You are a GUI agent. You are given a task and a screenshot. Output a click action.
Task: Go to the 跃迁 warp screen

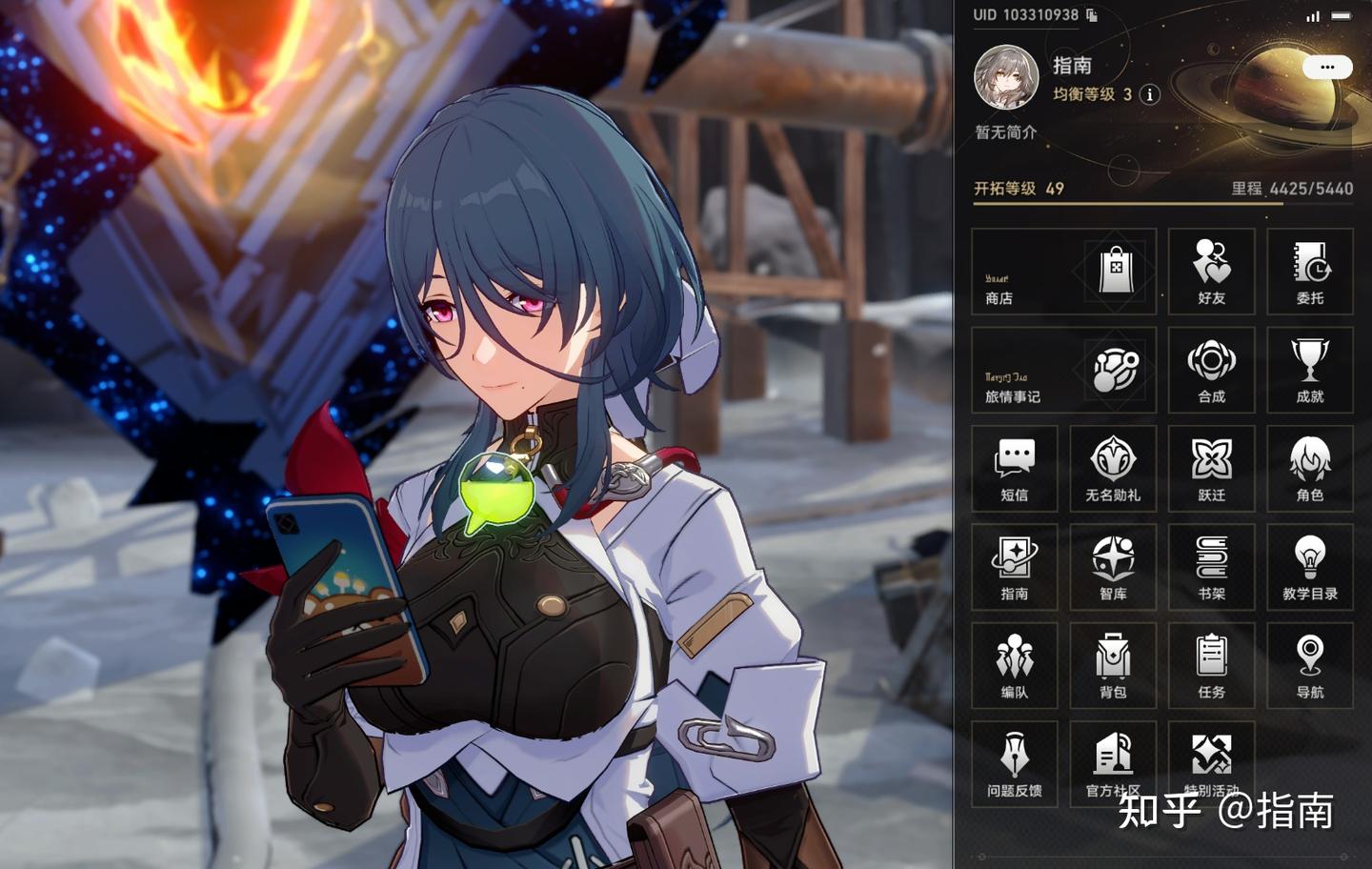tap(1211, 468)
